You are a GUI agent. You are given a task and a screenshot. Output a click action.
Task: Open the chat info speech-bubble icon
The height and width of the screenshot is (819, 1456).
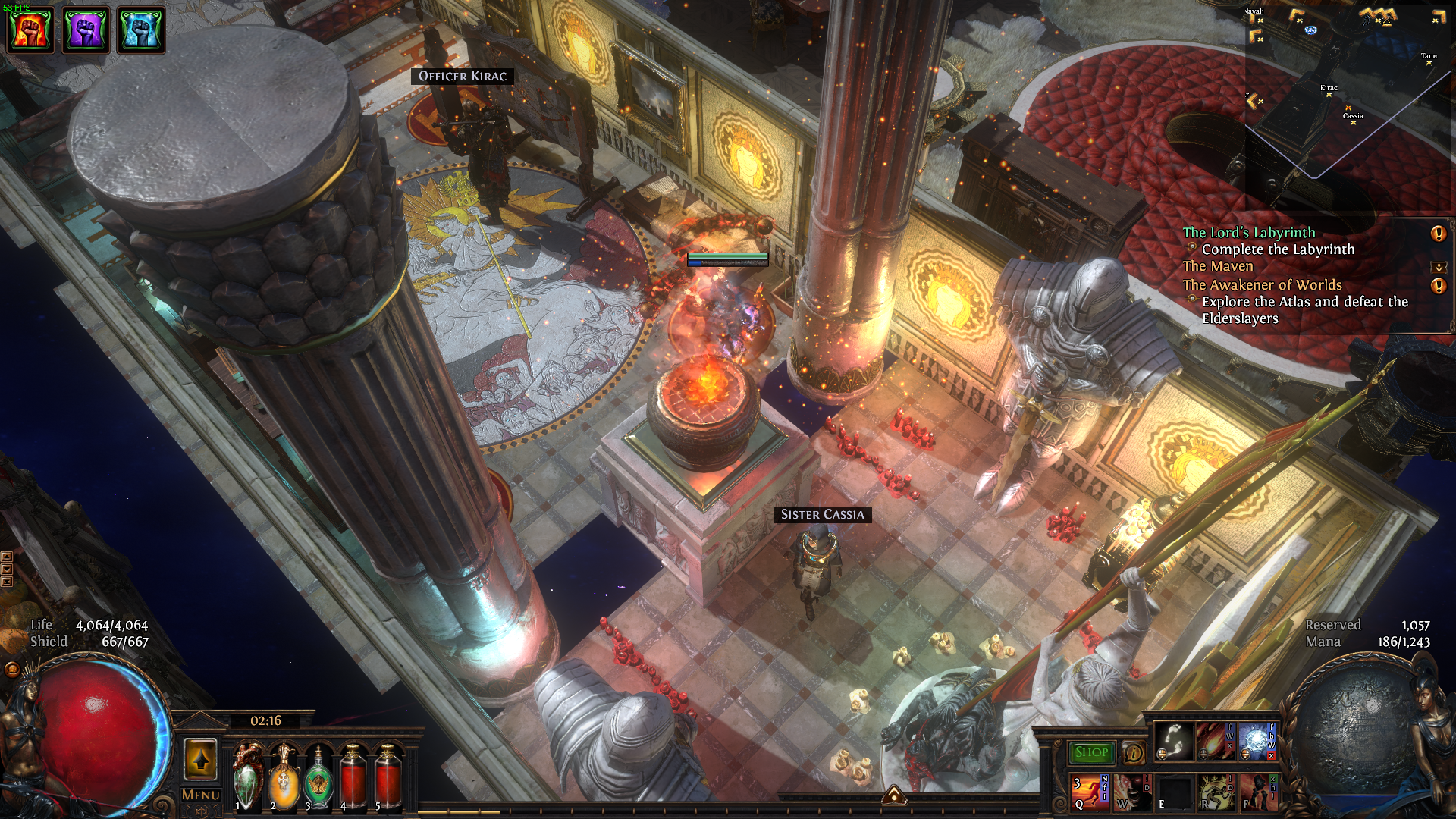pyautogui.click(x=1133, y=752)
